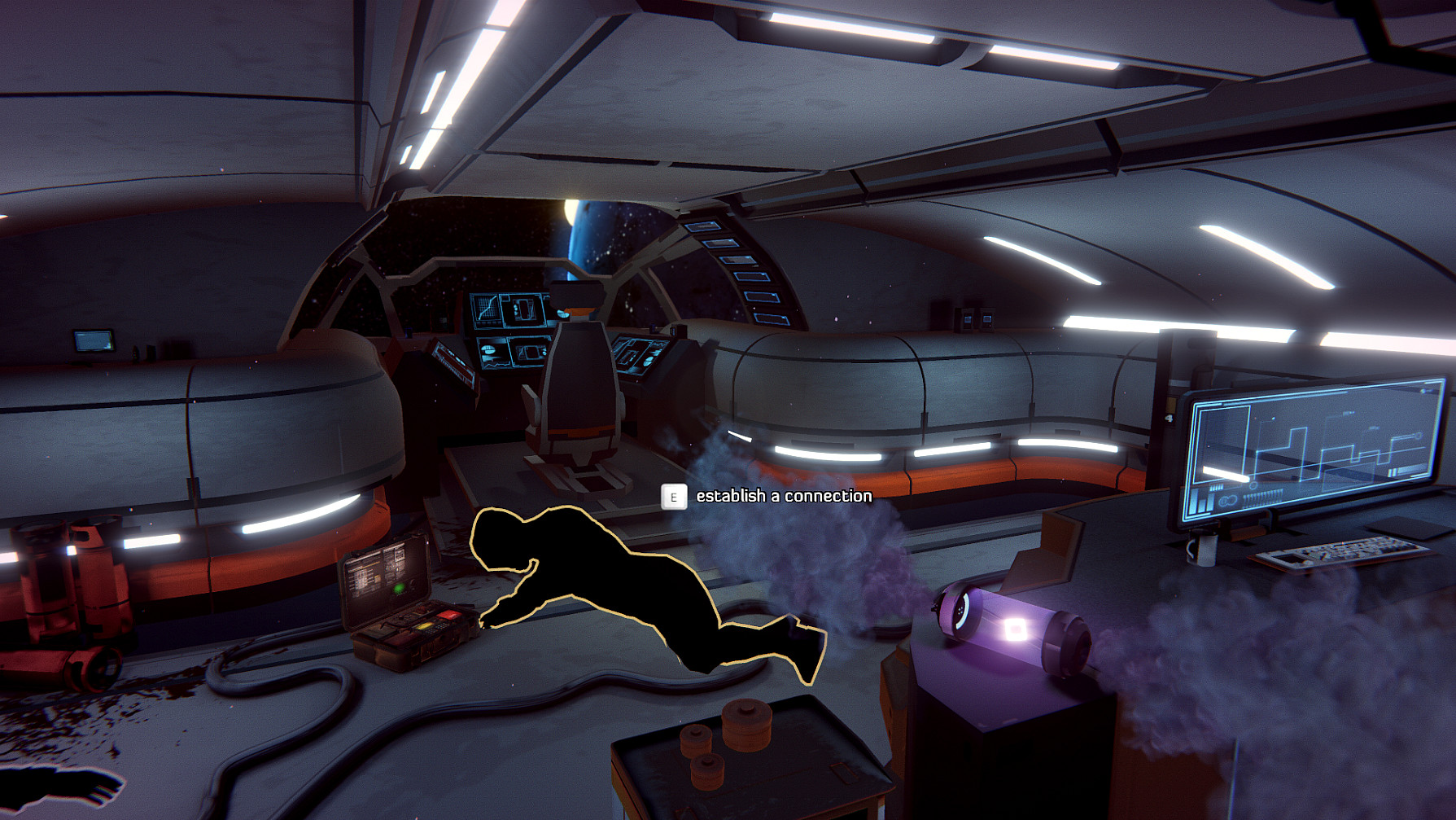1456x820 pixels.
Task: Click the E key prompt icon
Action: pos(673,496)
